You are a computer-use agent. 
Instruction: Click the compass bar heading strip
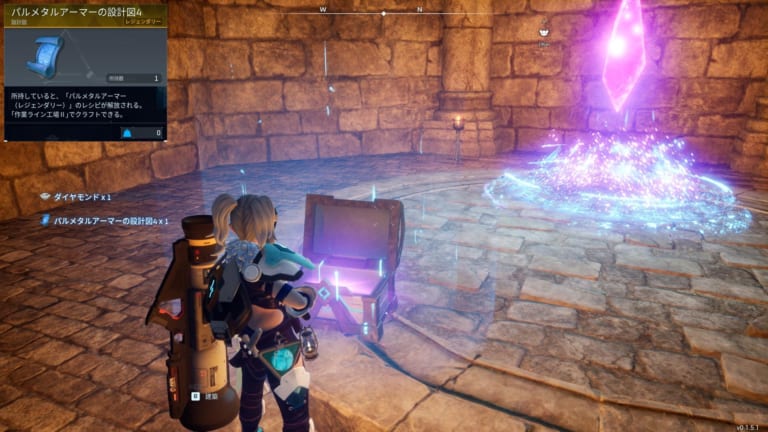[384, 13]
